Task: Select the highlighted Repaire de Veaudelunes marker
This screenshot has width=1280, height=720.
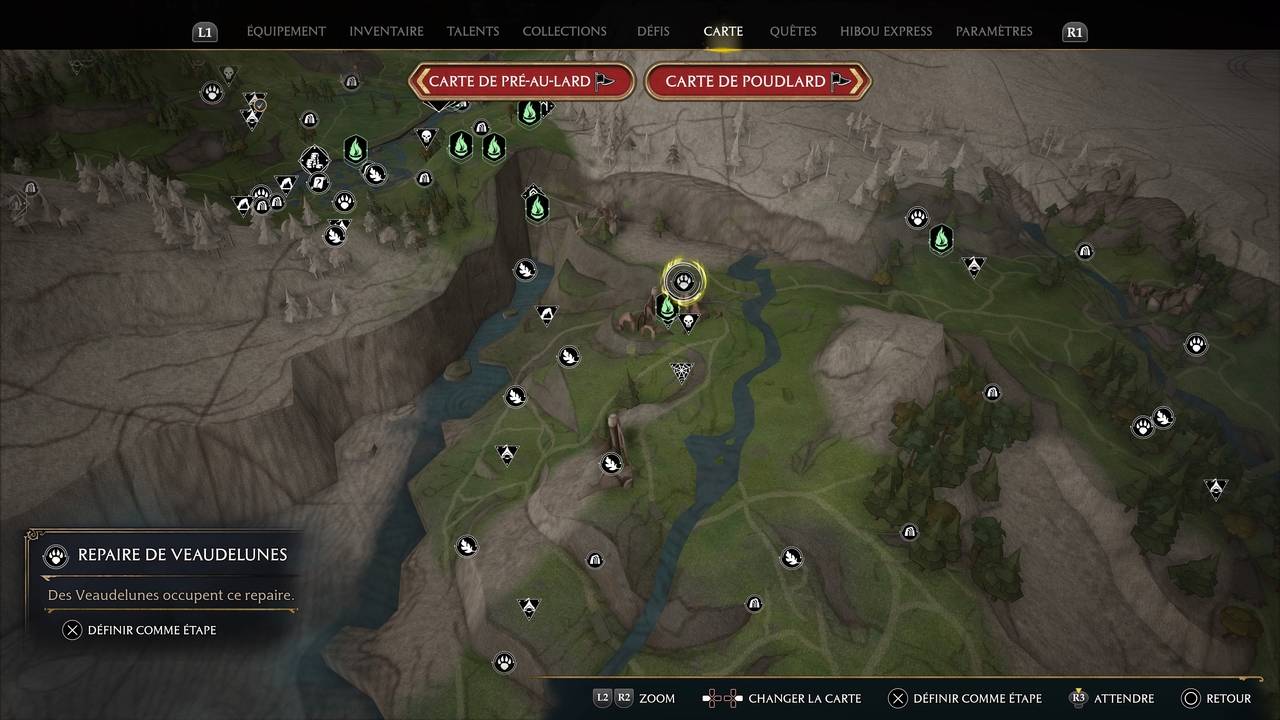Action: pos(684,282)
